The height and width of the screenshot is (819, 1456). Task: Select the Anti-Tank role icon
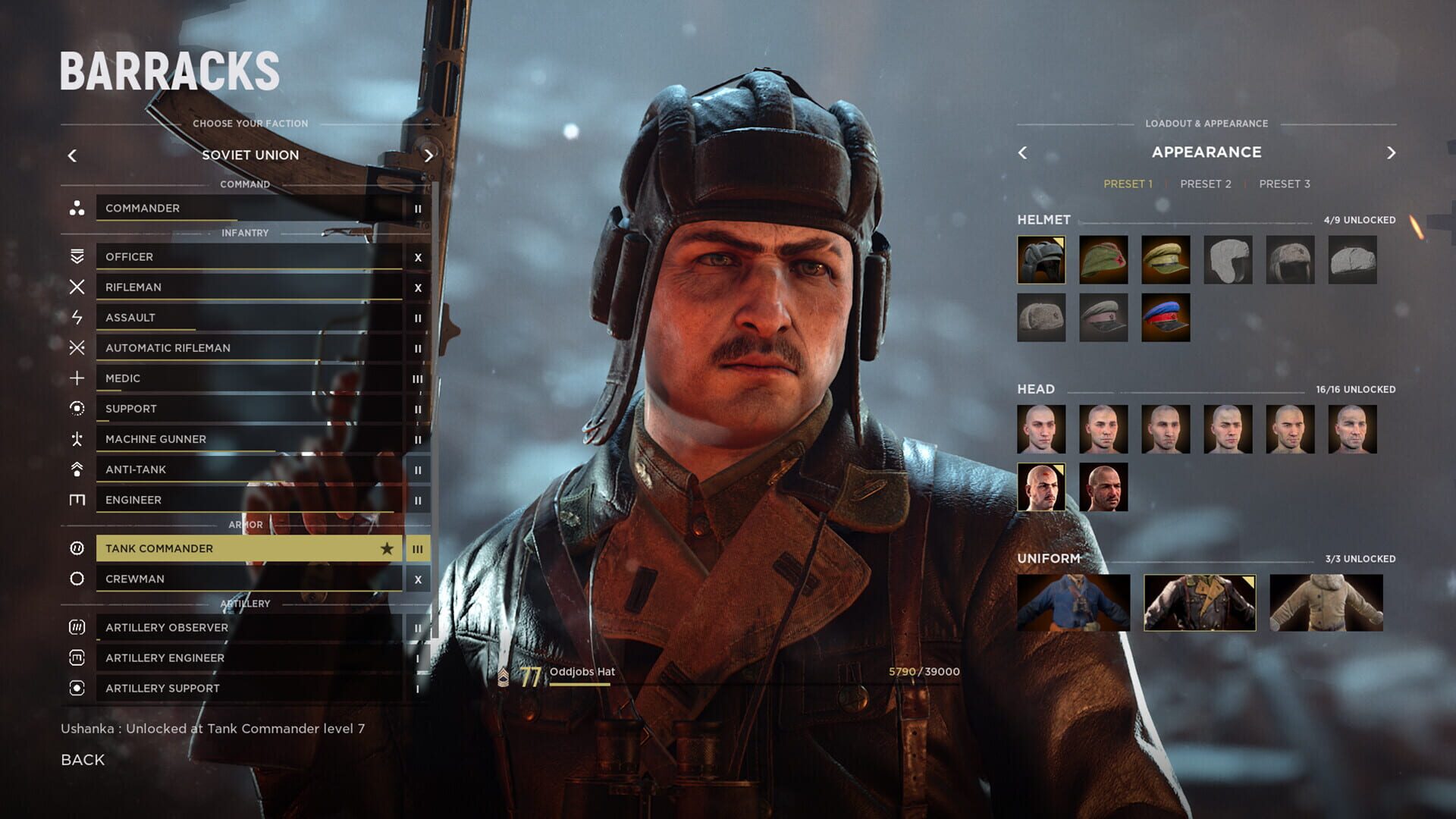point(76,469)
